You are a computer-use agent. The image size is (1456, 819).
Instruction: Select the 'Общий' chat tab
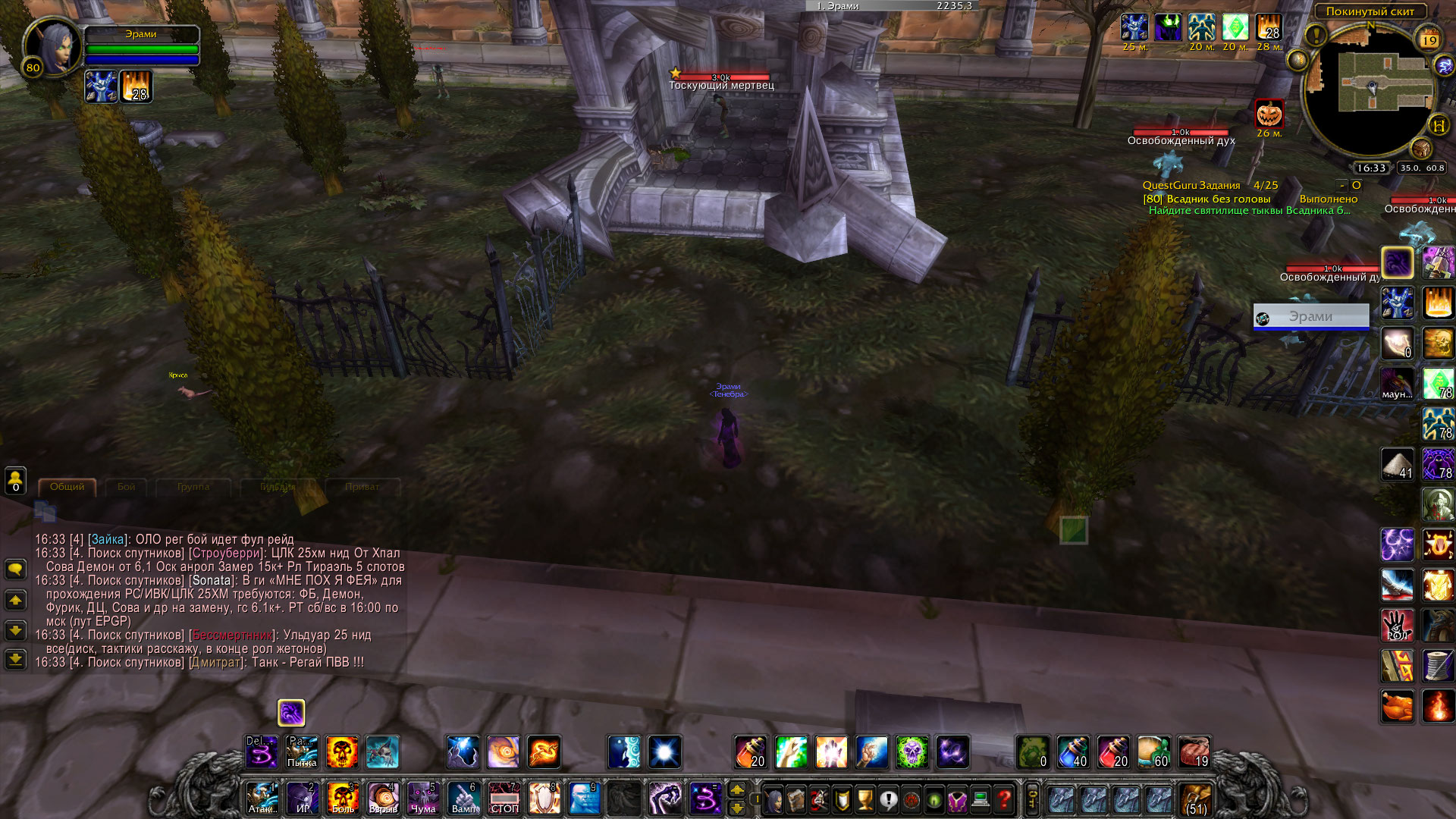point(67,487)
